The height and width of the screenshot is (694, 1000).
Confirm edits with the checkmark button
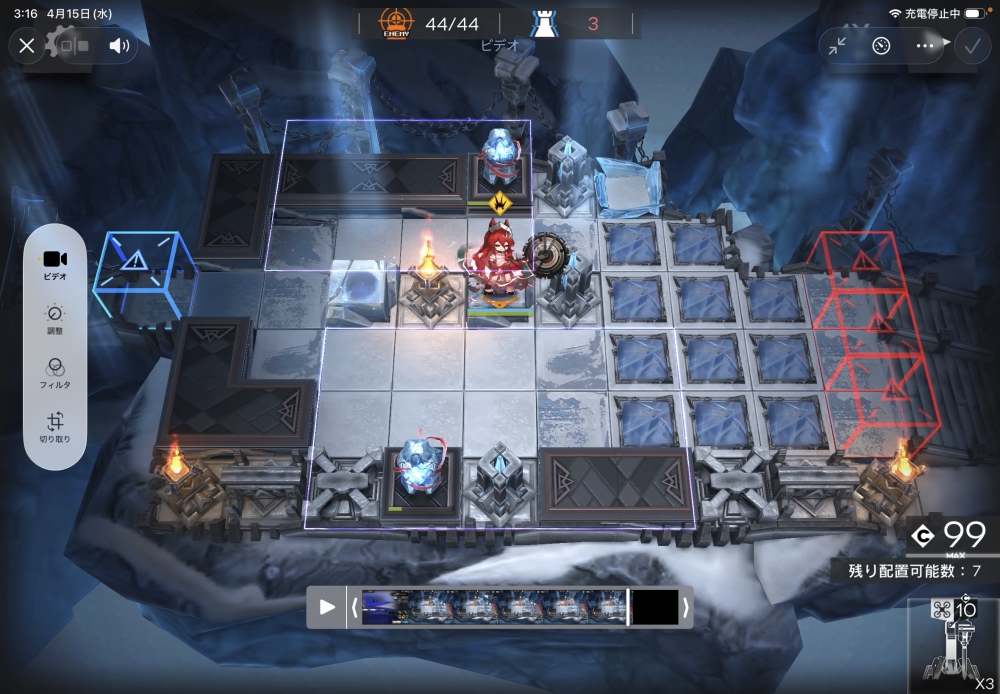coord(970,45)
